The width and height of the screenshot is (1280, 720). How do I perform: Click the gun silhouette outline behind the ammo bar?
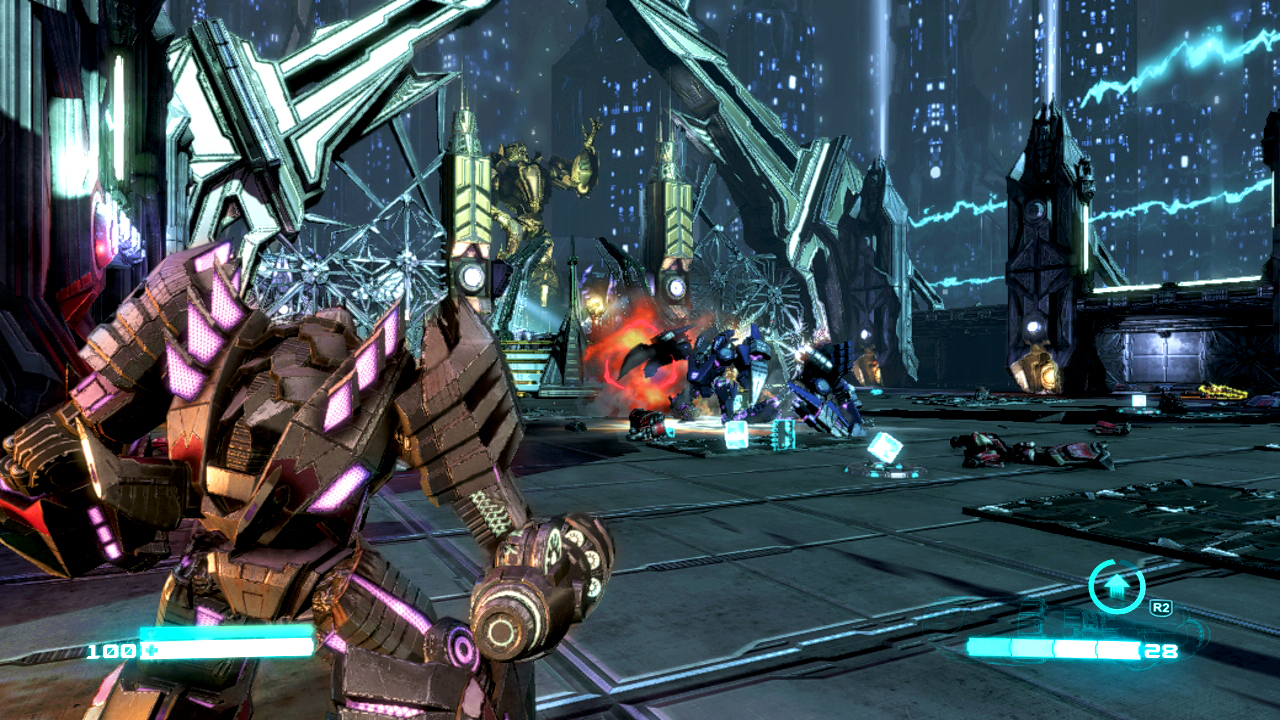point(1190,625)
